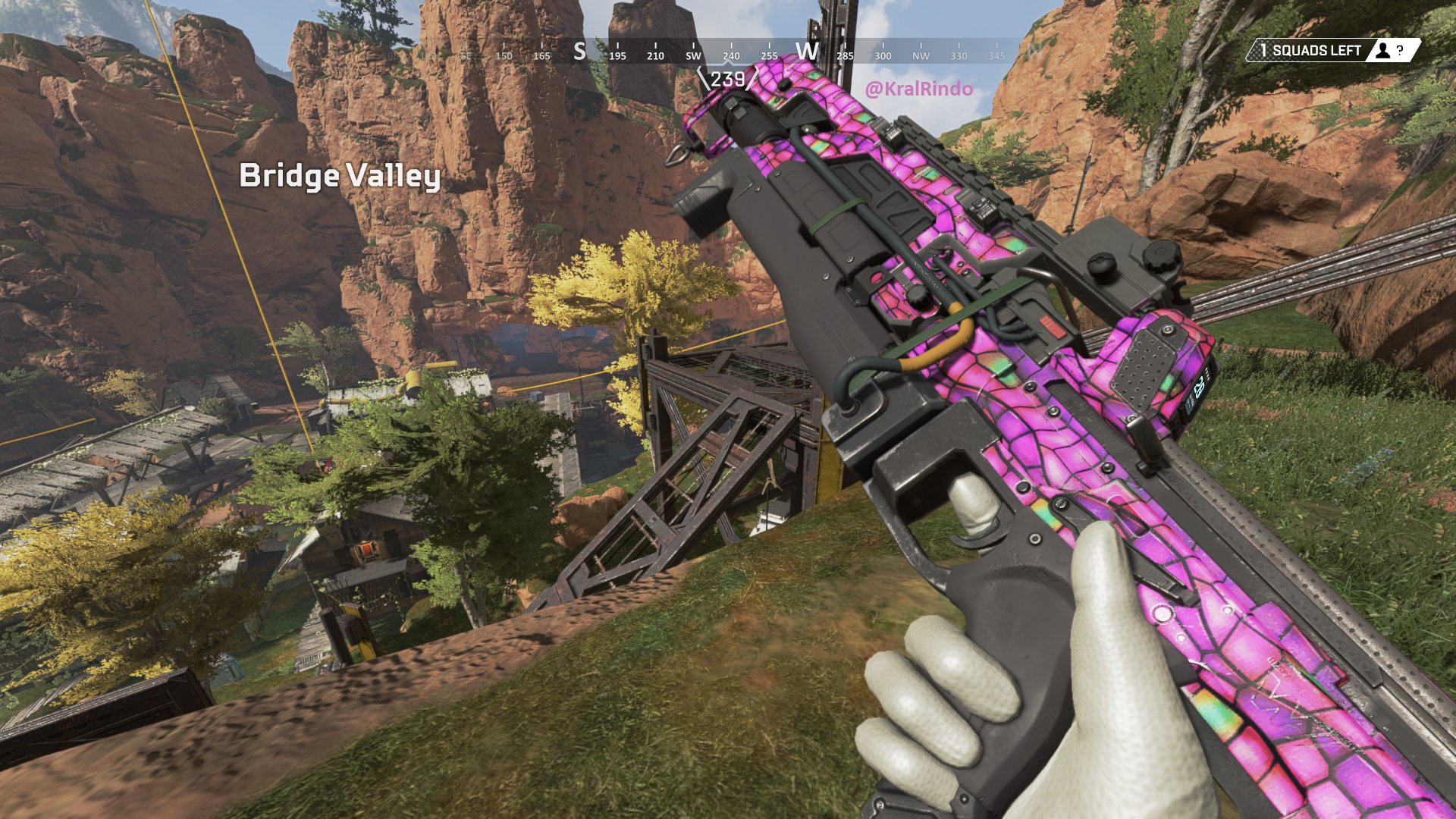This screenshot has height=819, width=1456.
Task: Click the @KralRindo username watermark
Action: 920,86
